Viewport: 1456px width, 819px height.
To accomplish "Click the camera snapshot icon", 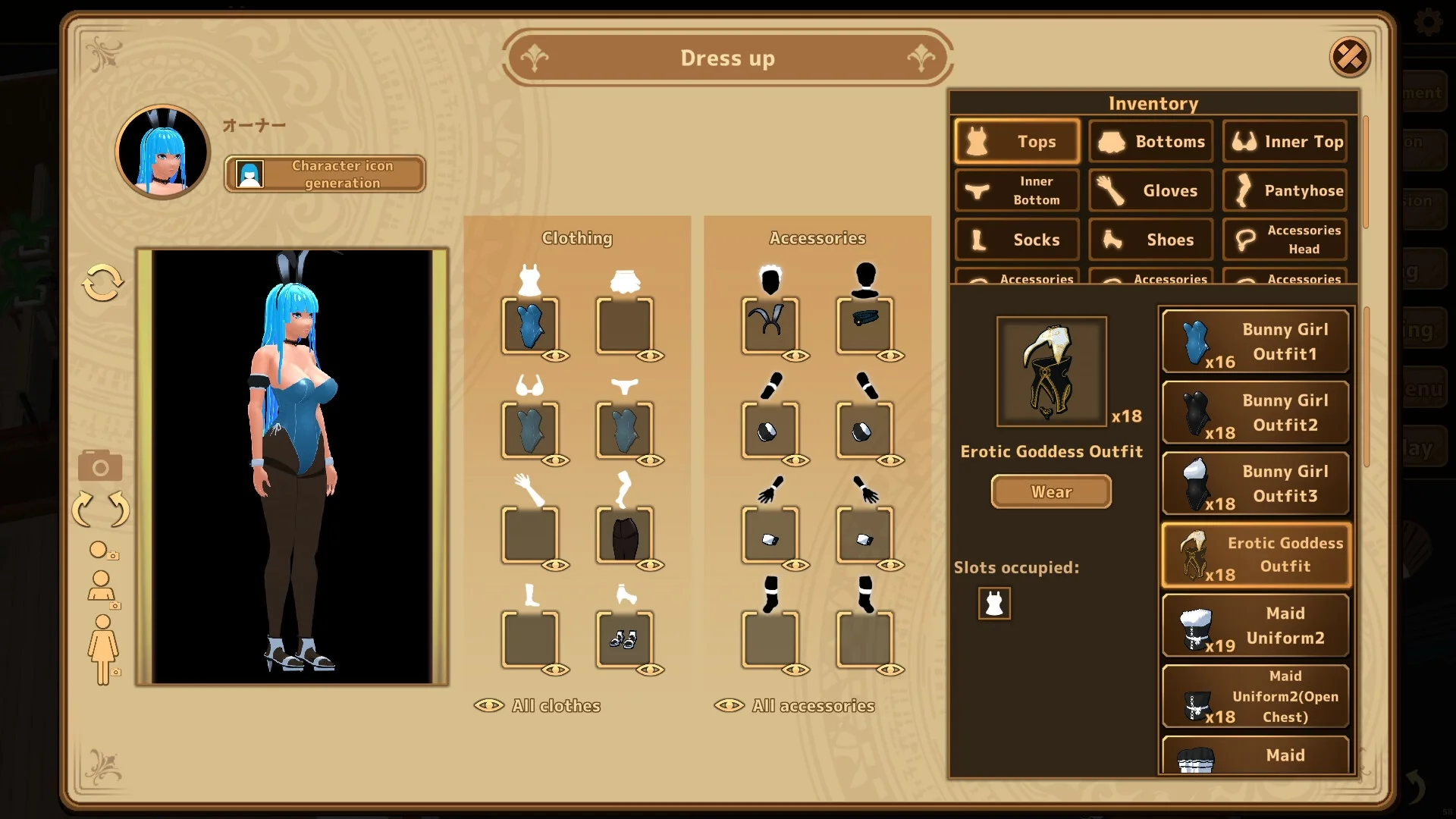I will 100,466.
